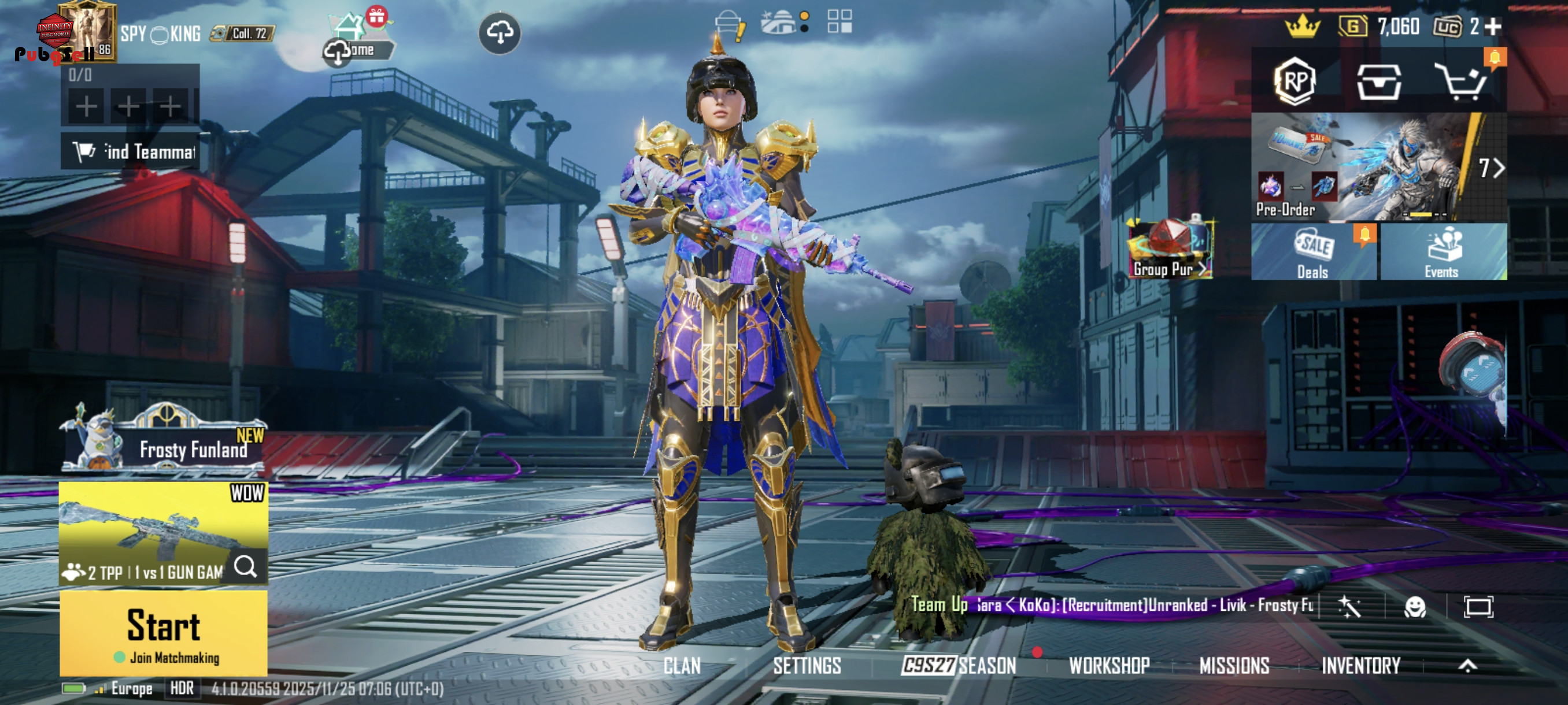Open the Deals sale tile

click(1314, 253)
